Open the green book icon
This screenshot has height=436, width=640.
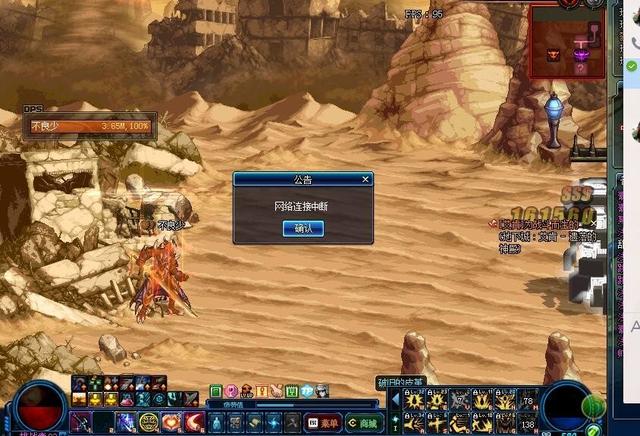(292, 390)
